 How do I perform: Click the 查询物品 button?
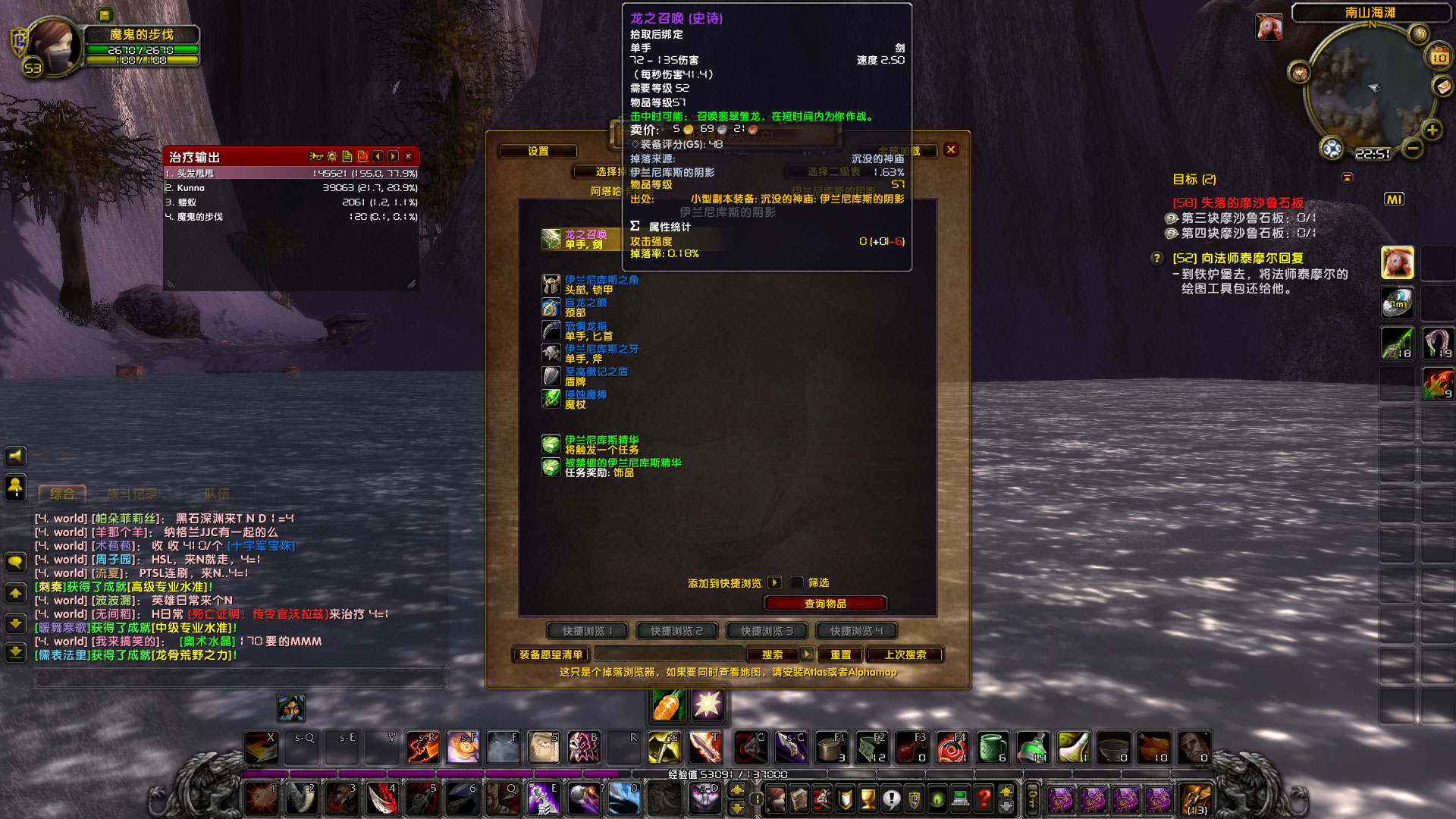point(825,603)
